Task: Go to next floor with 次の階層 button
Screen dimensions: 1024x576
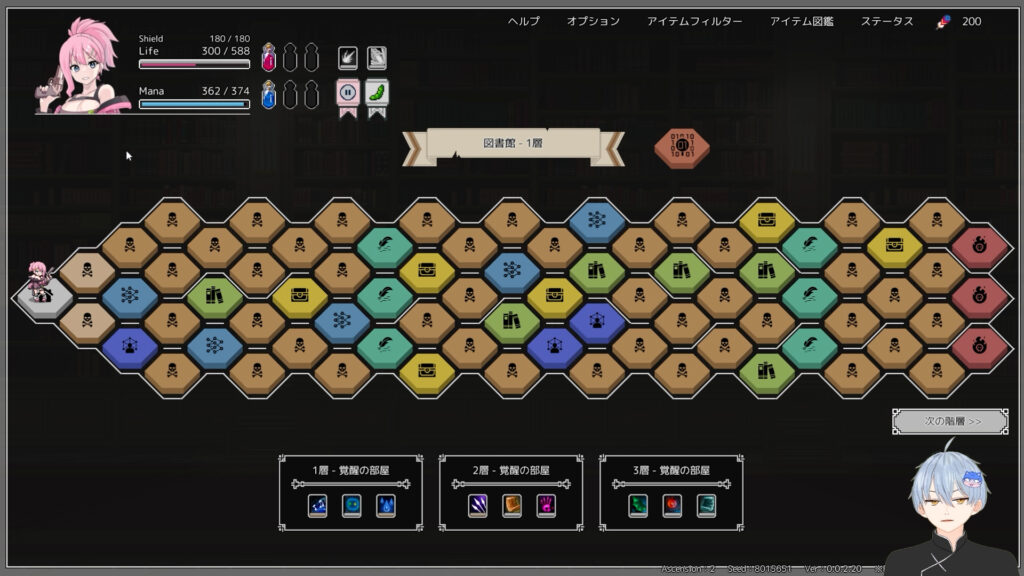Action: 949,421
